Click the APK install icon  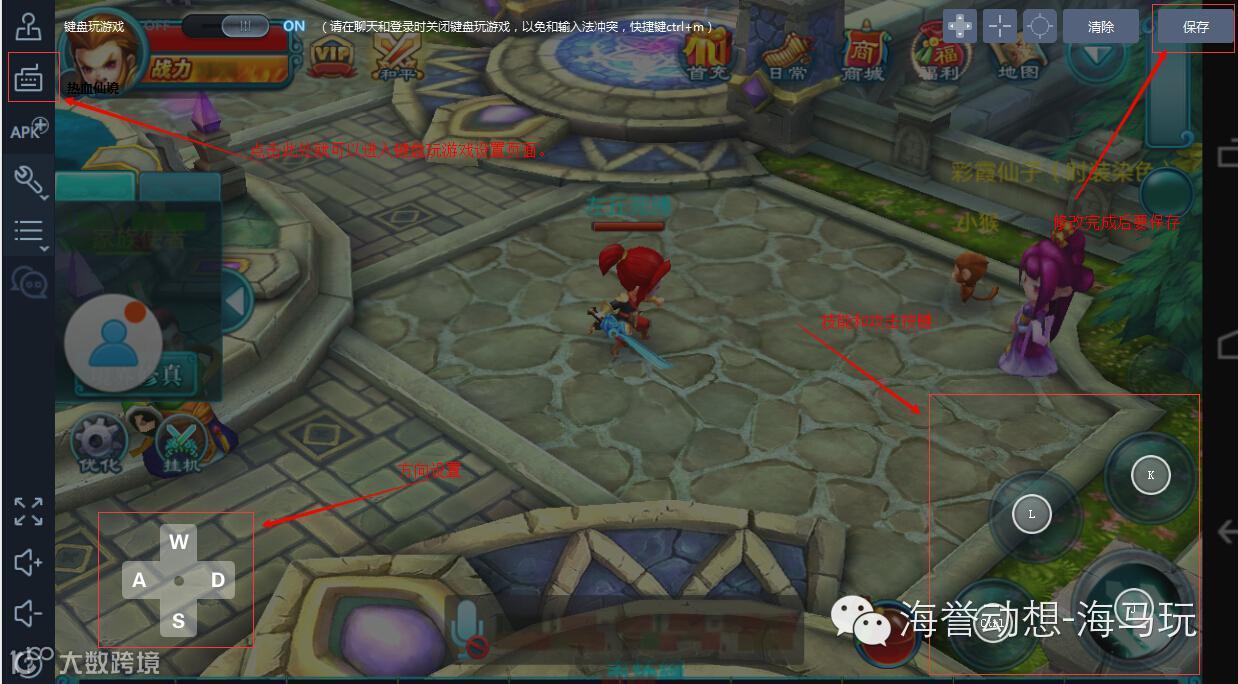click(29, 130)
